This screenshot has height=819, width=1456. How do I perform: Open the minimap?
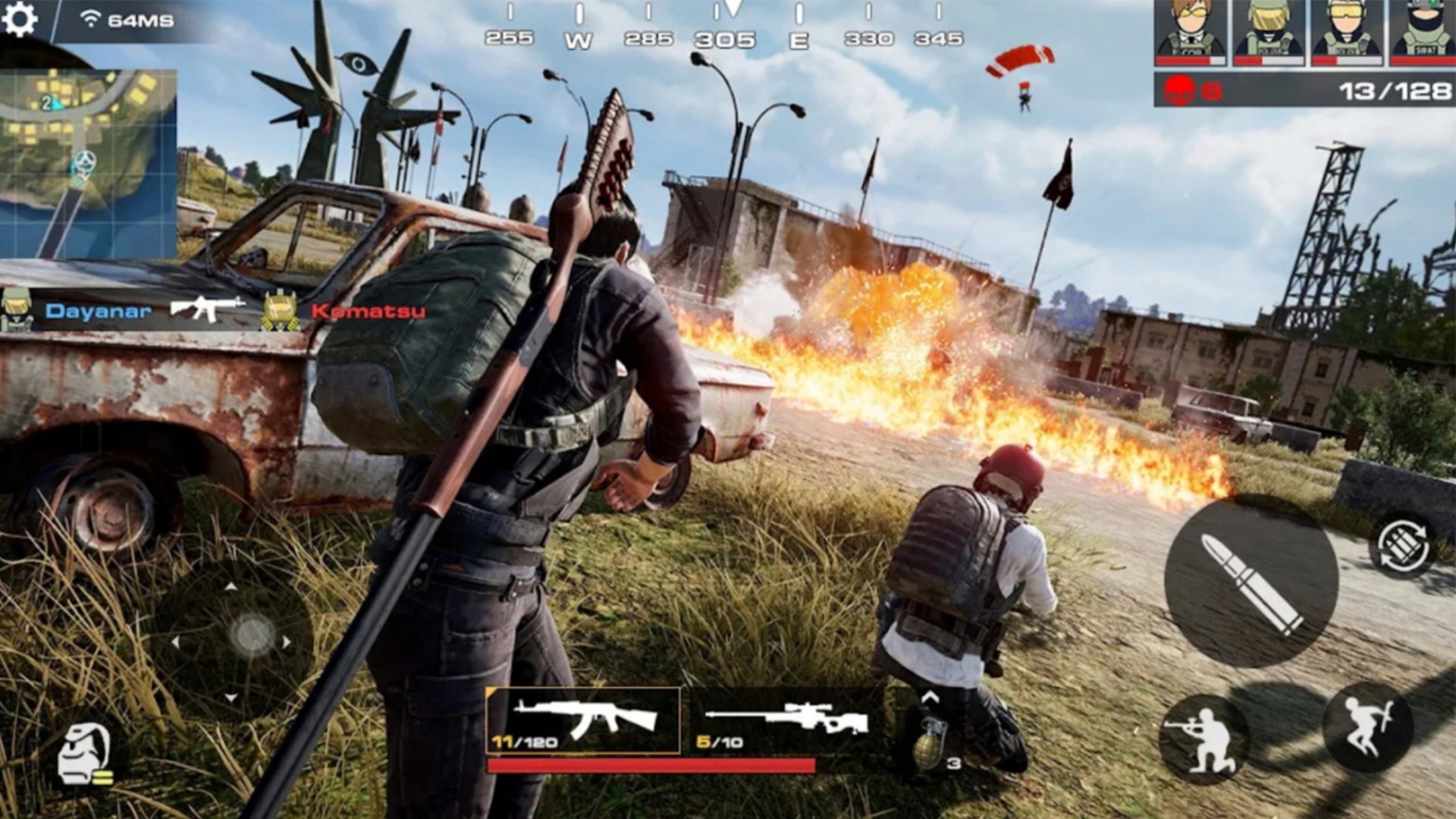(88, 163)
